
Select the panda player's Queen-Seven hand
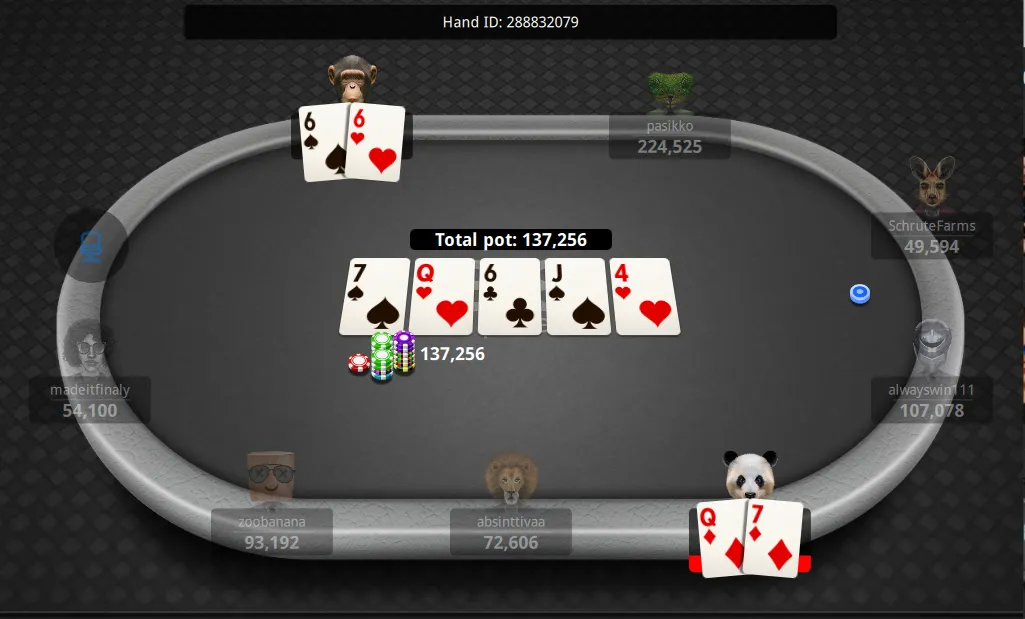pos(750,539)
